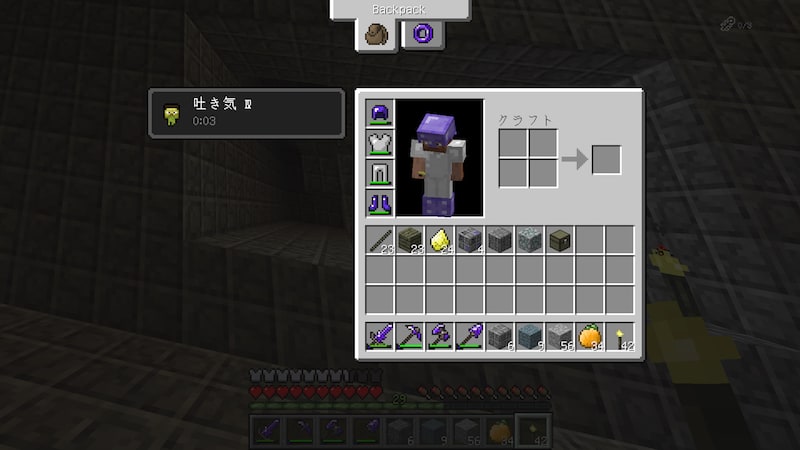Viewport: 800px width, 450px height.
Task: Pick up the yellow gem stack
Action: [440, 240]
